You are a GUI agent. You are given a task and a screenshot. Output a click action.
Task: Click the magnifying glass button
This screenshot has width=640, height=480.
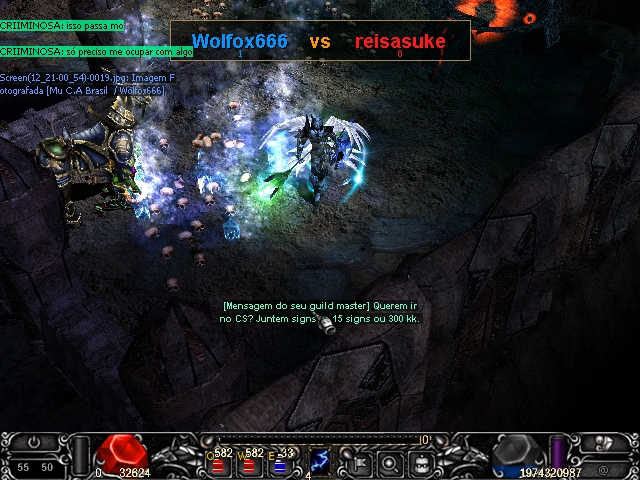pos(391,463)
